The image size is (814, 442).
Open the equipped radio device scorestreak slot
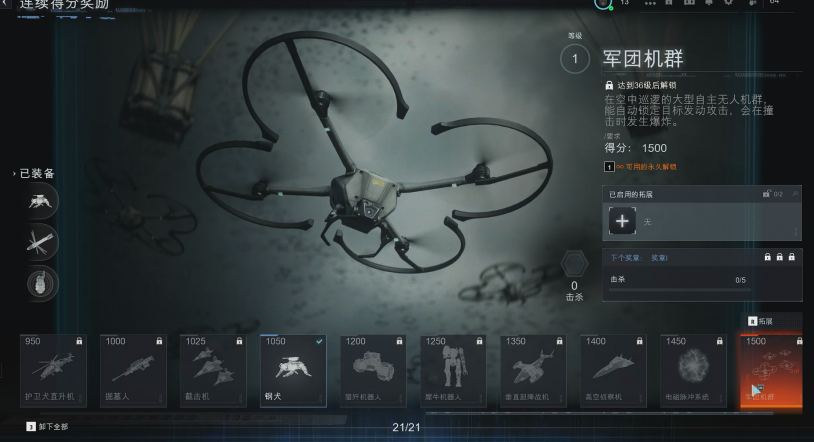(42, 283)
